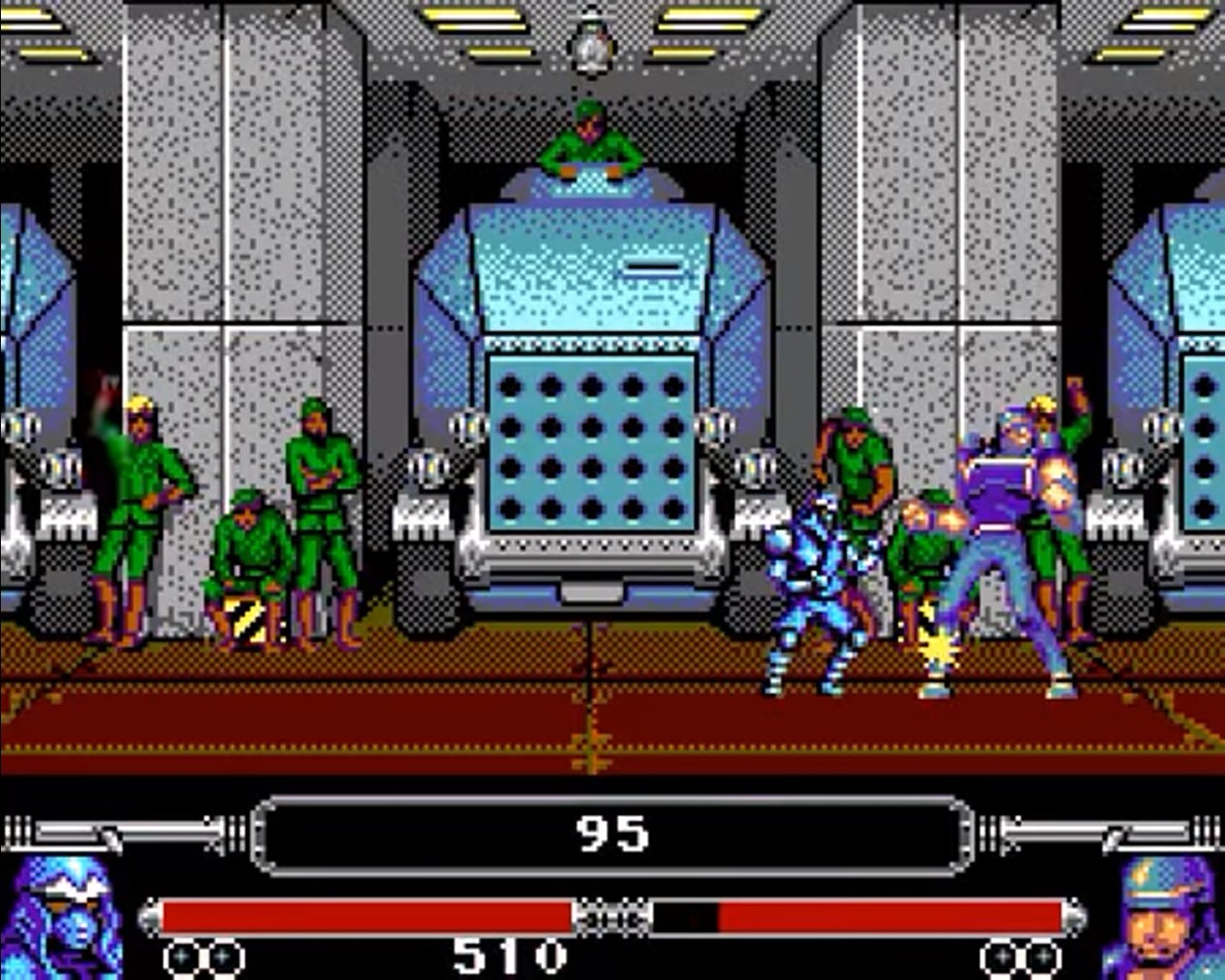This screenshot has width=1225, height=980.
Task: Click the center emblem between the health bars
Action: [610, 916]
